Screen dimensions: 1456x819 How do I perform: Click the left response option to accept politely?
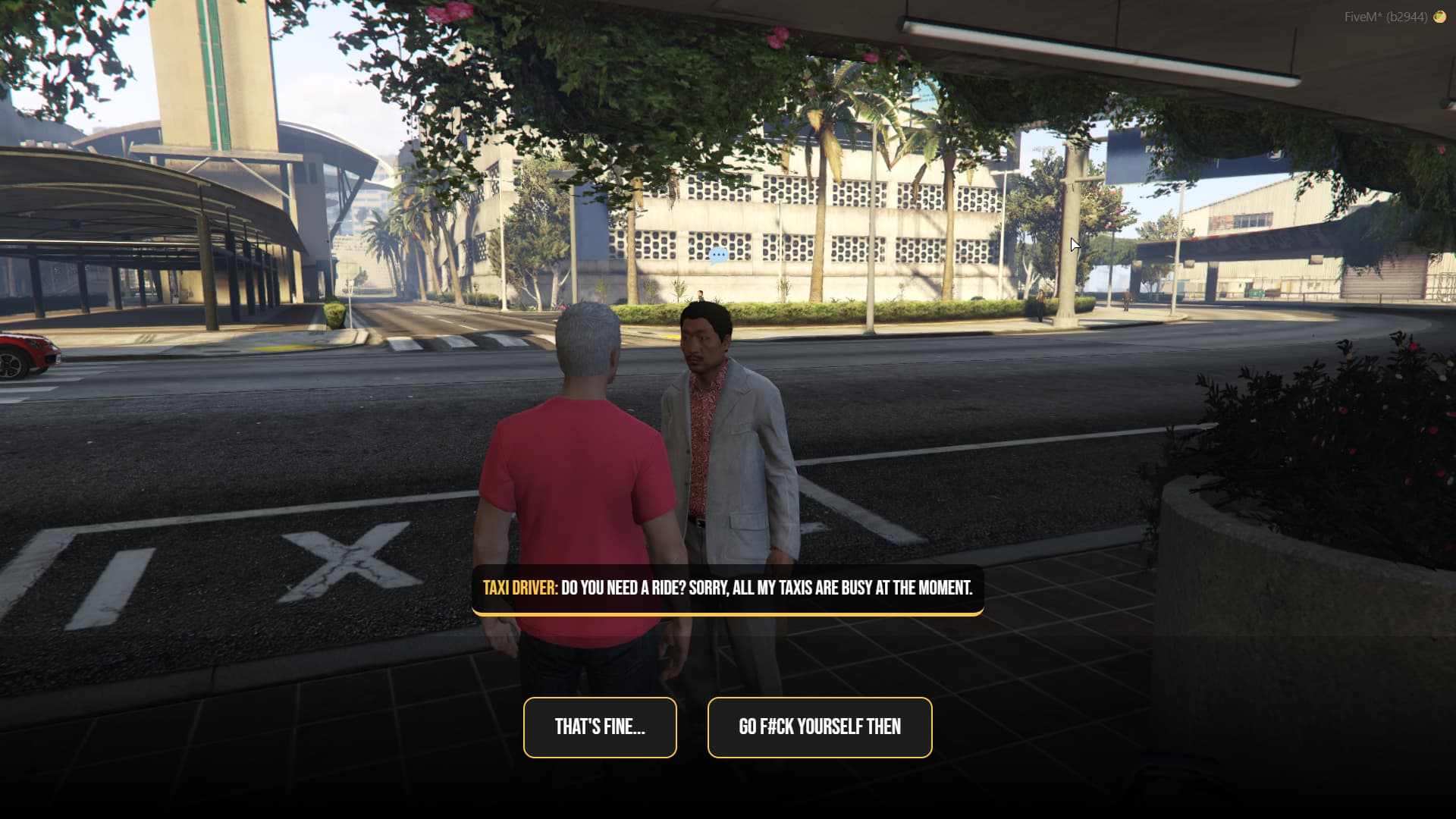click(x=599, y=727)
